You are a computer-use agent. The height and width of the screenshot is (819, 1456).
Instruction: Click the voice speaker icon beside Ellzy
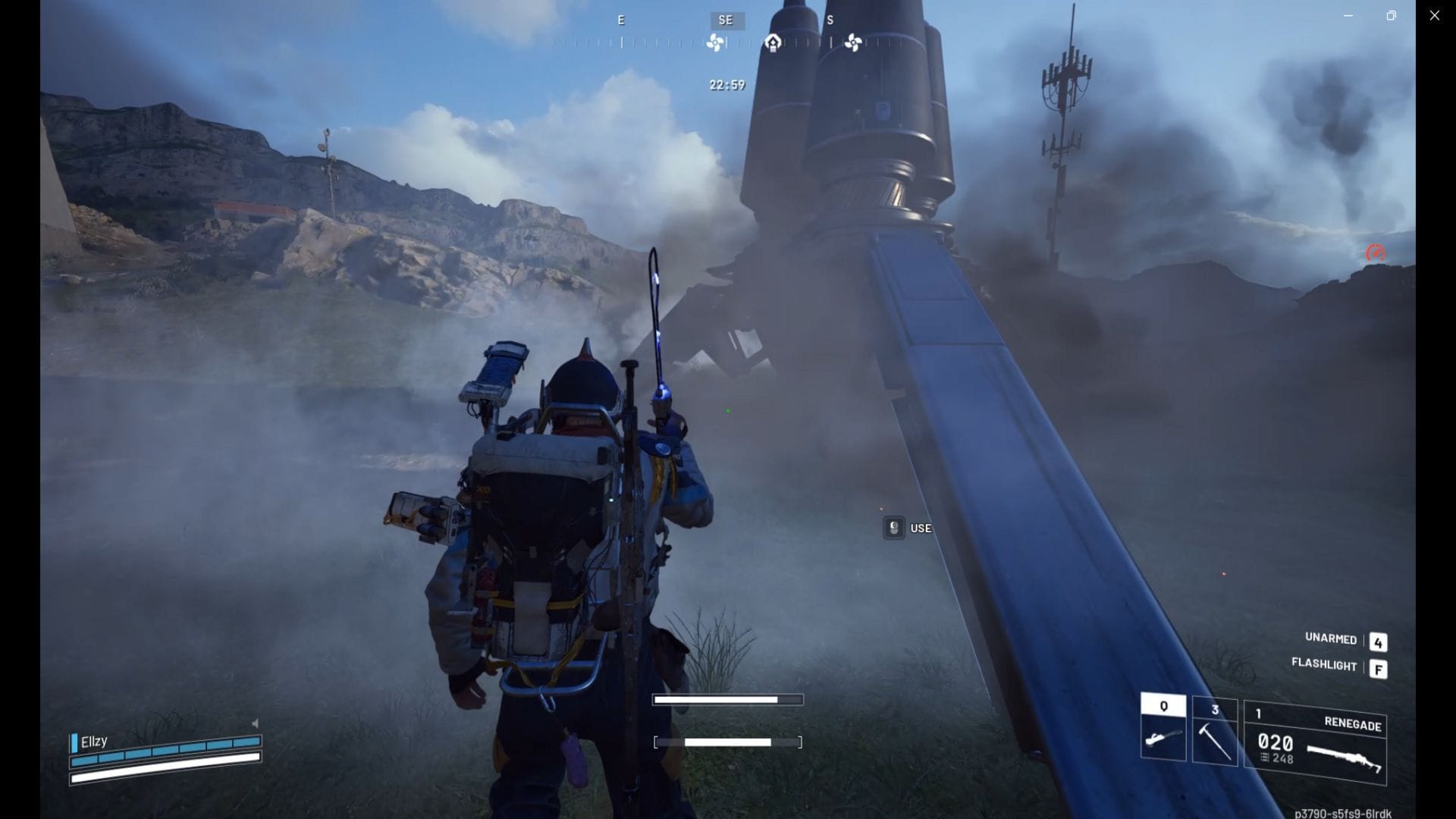[255, 723]
